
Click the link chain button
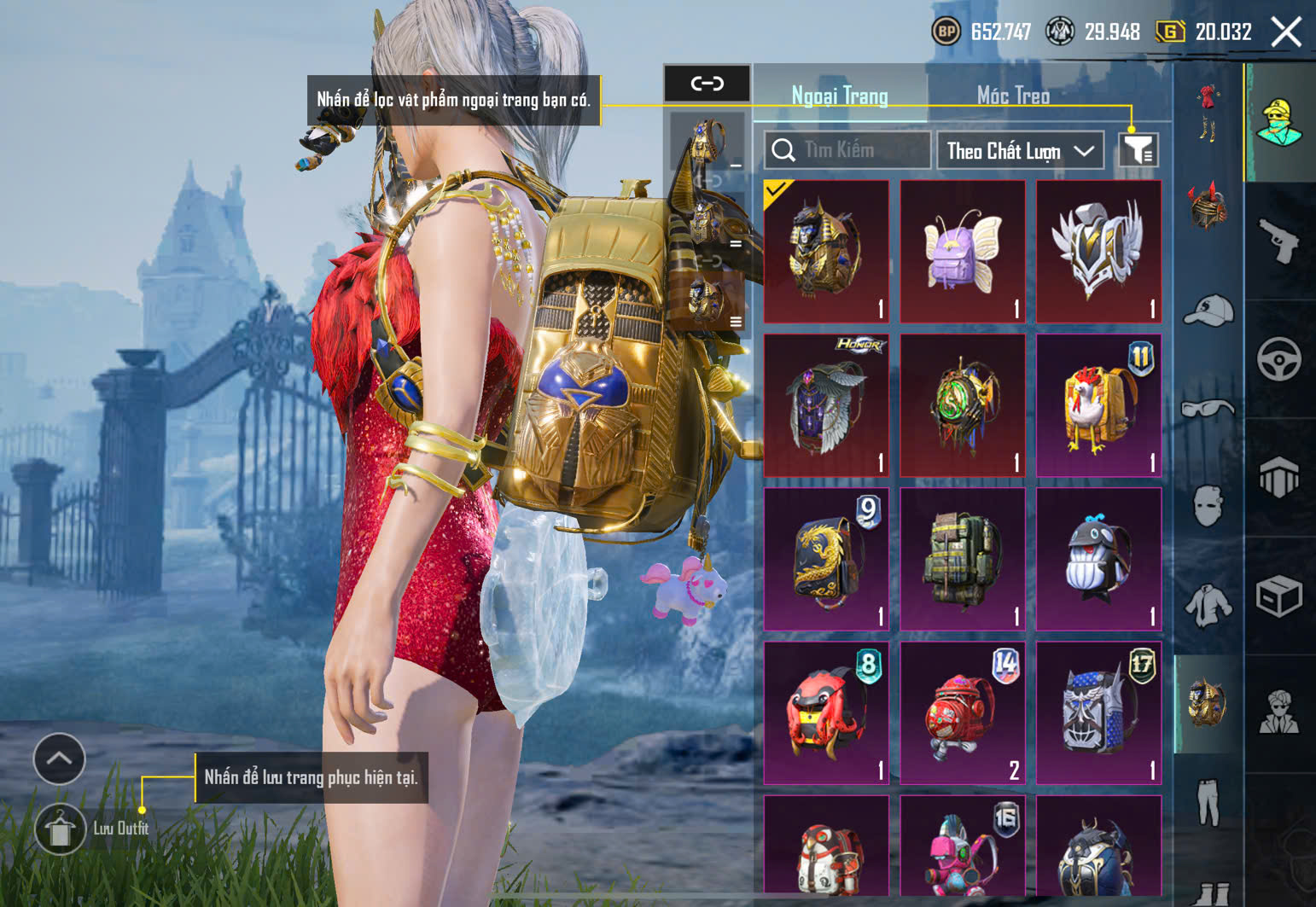[x=707, y=84]
